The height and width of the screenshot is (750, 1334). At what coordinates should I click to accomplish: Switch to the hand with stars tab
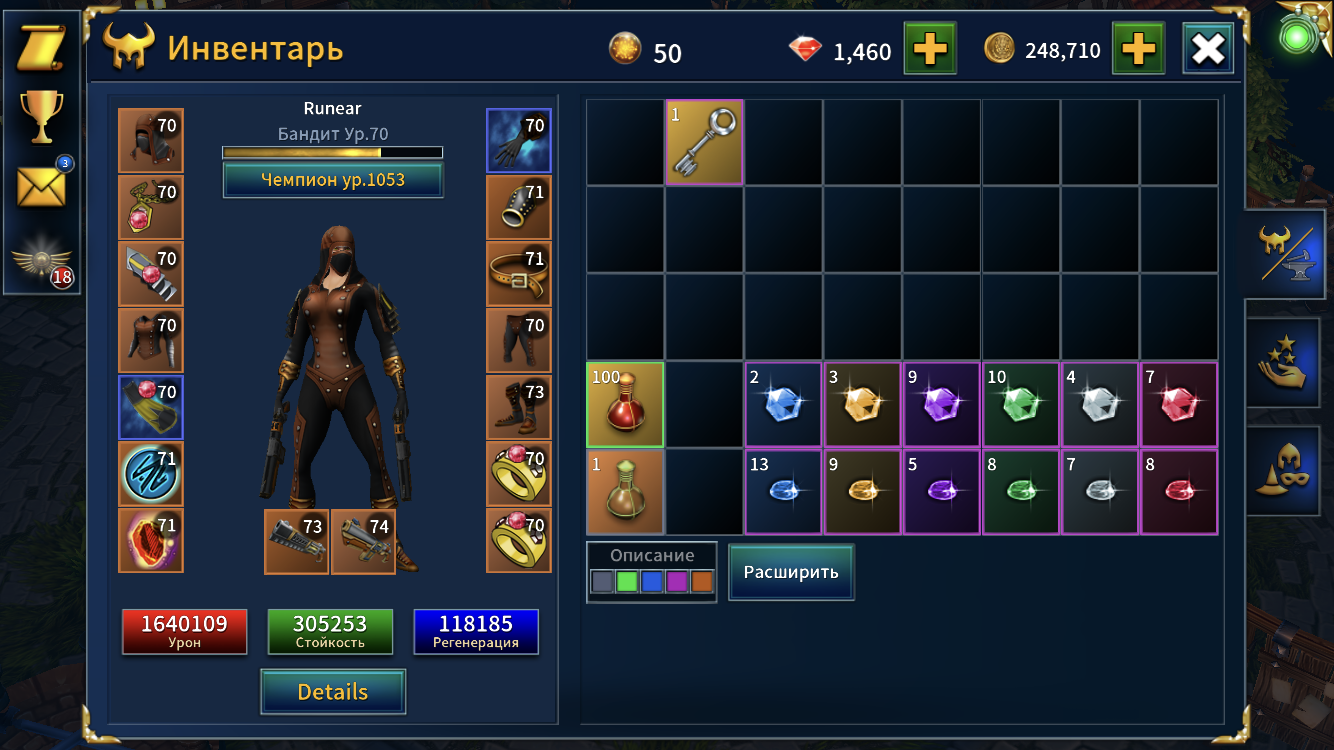click(1289, 362)
